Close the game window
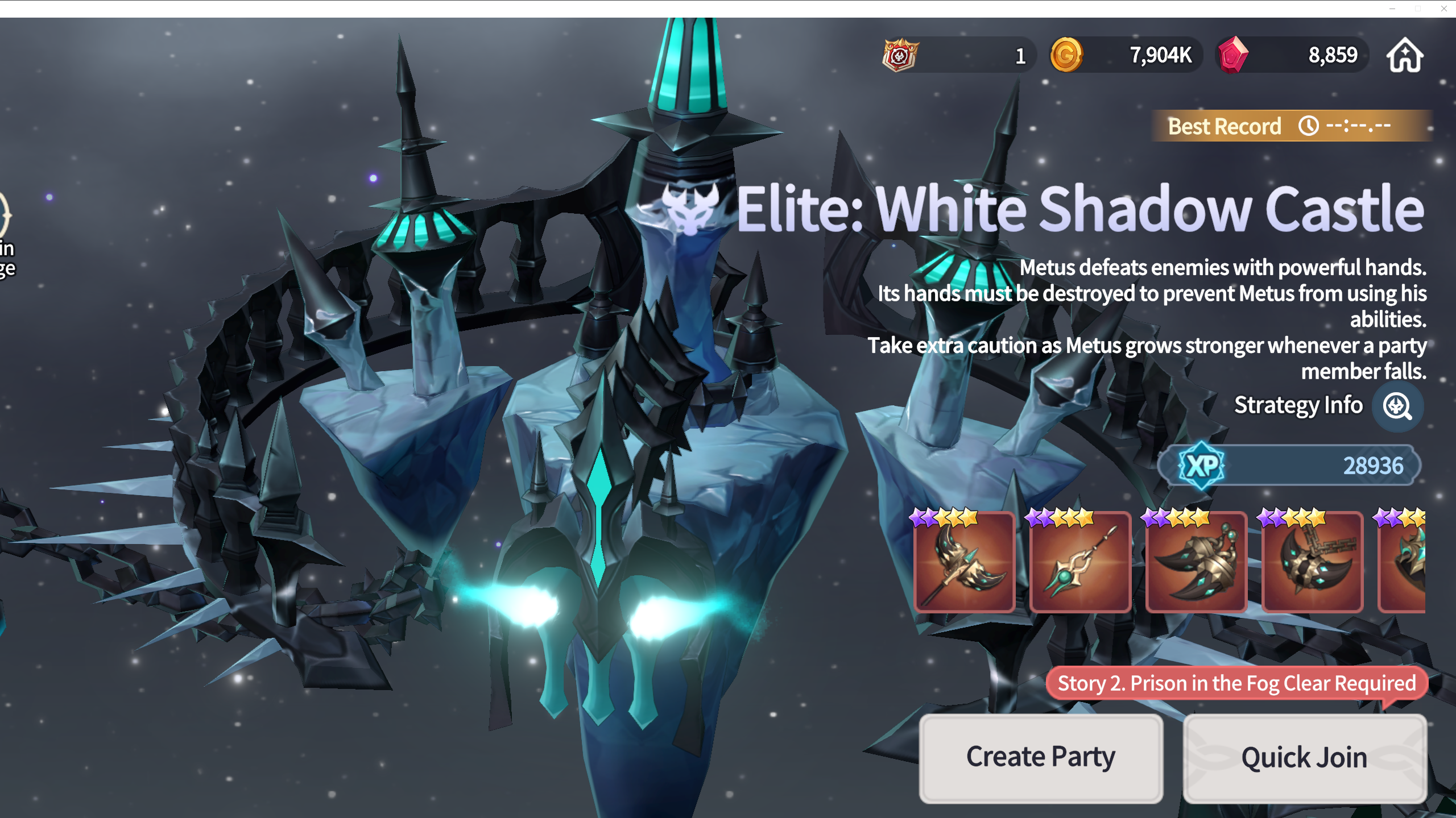1456x818 pixels. pos(1444,9)
